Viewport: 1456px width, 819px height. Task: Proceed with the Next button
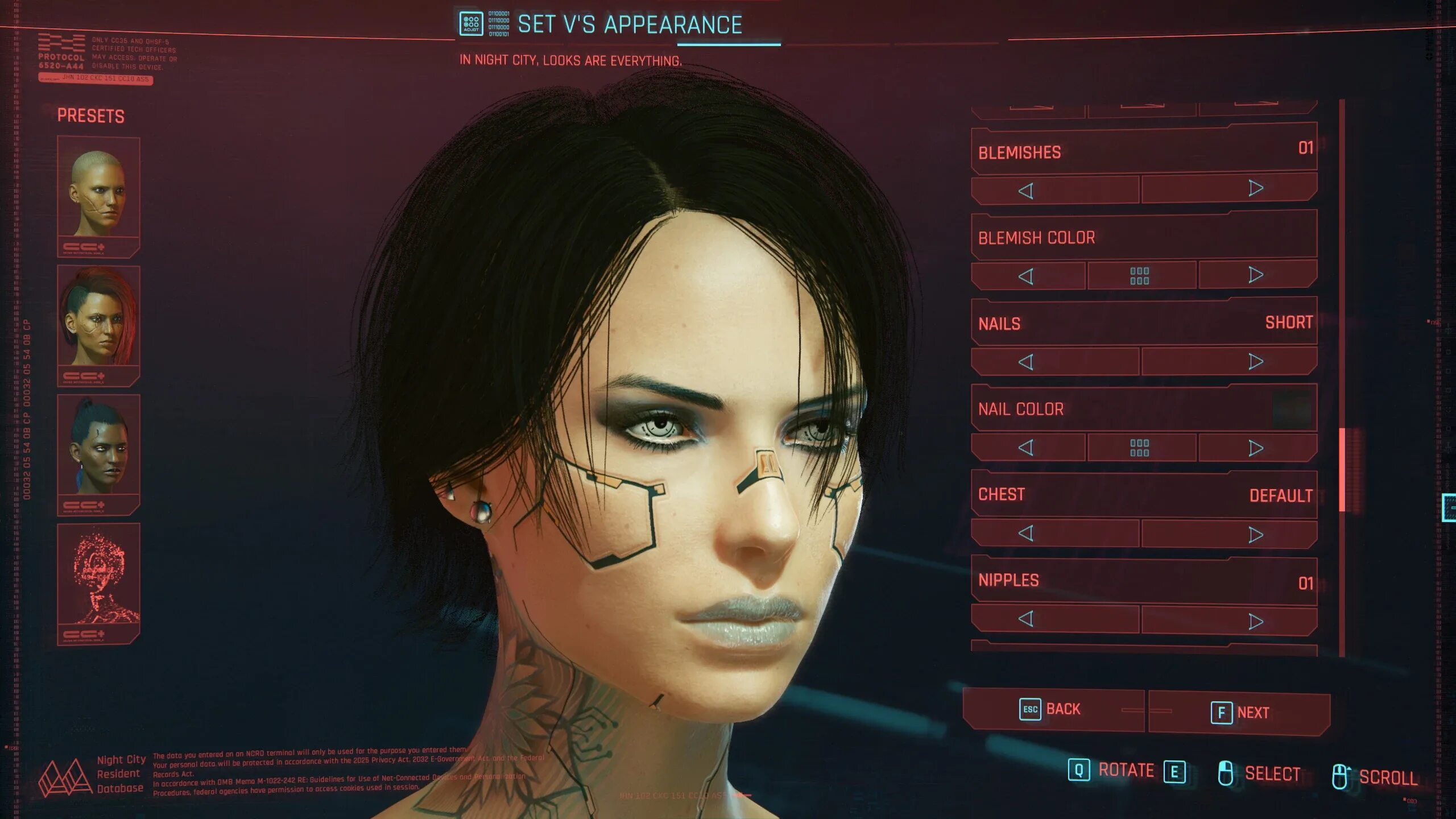pos(1240,712)
